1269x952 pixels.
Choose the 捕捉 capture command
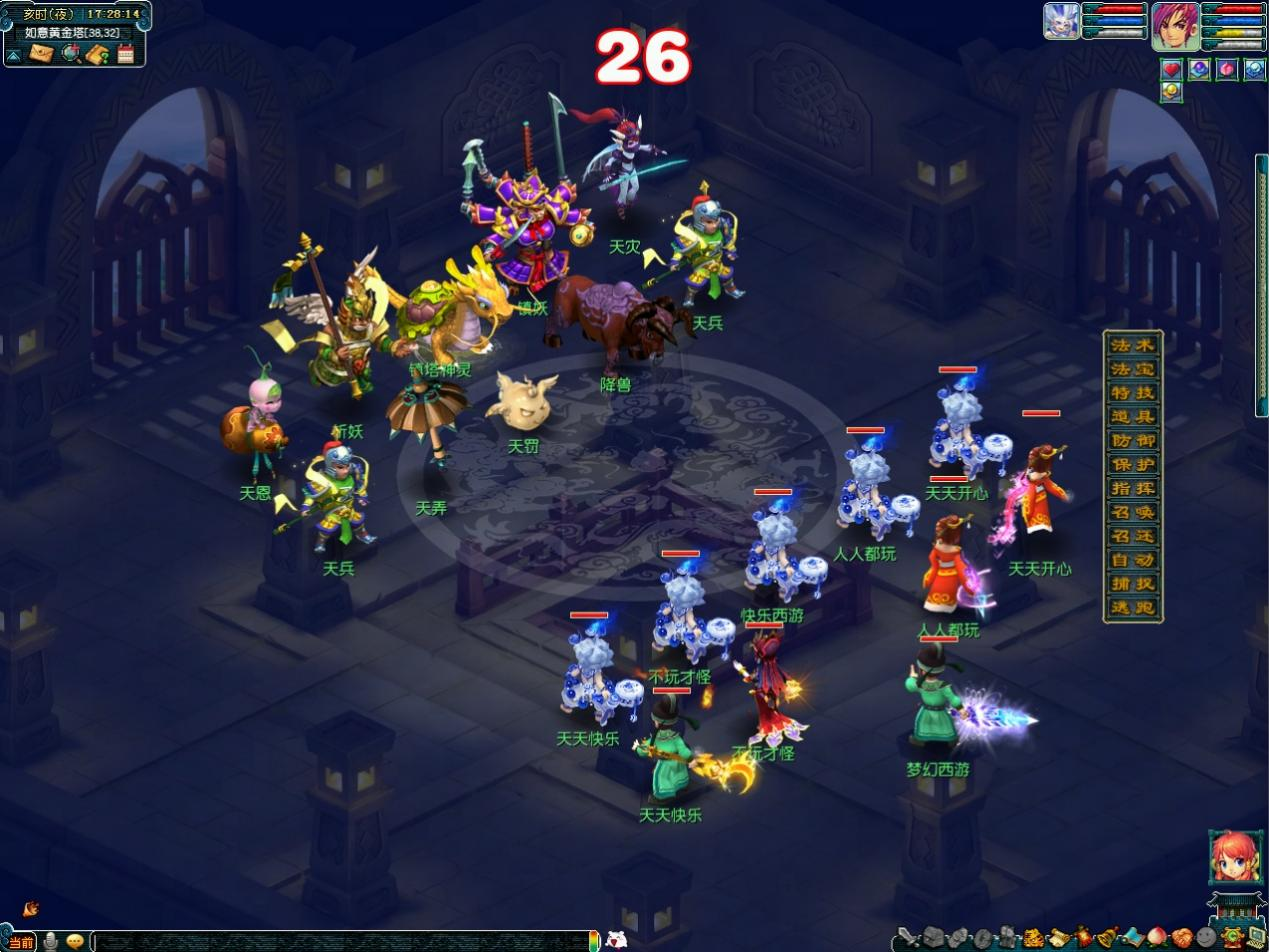(x=1133, y=585)
